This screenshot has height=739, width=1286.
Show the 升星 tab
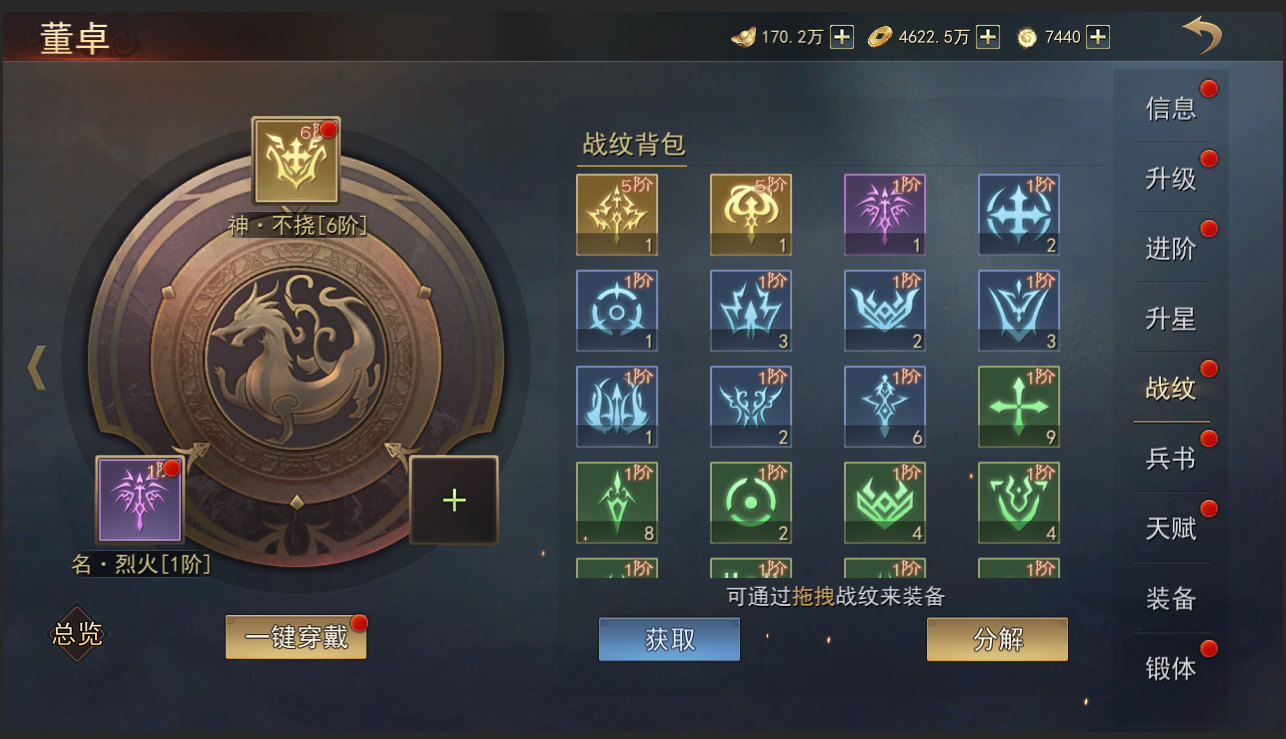click(1171, 318)
